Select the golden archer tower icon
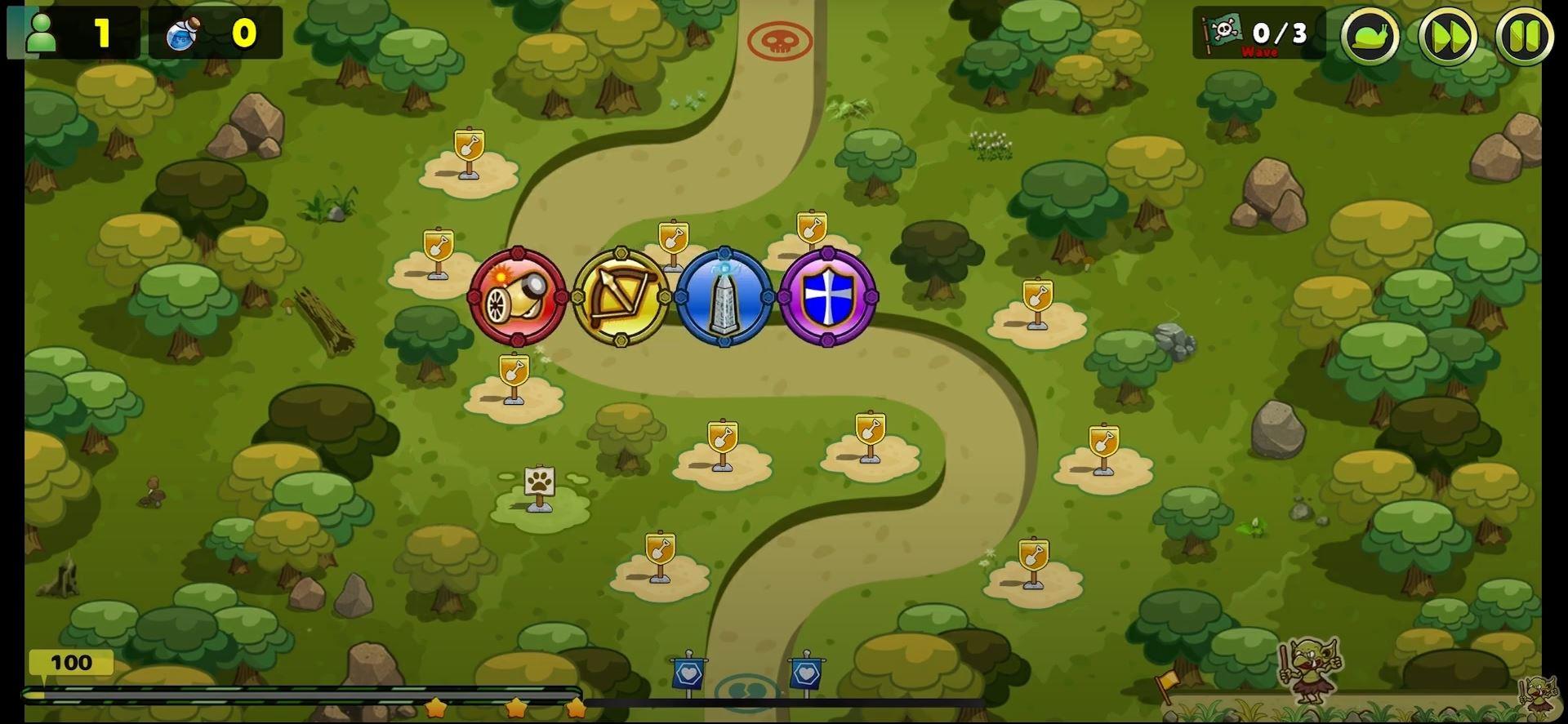The width and height of the screenshot is (1568, 724). click(621, 295)
